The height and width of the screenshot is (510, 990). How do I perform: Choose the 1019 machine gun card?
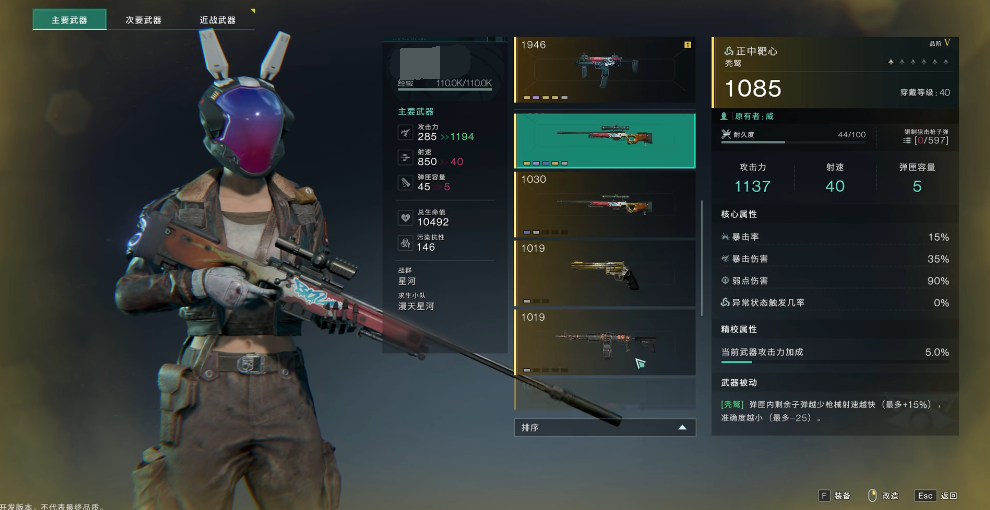605,342
